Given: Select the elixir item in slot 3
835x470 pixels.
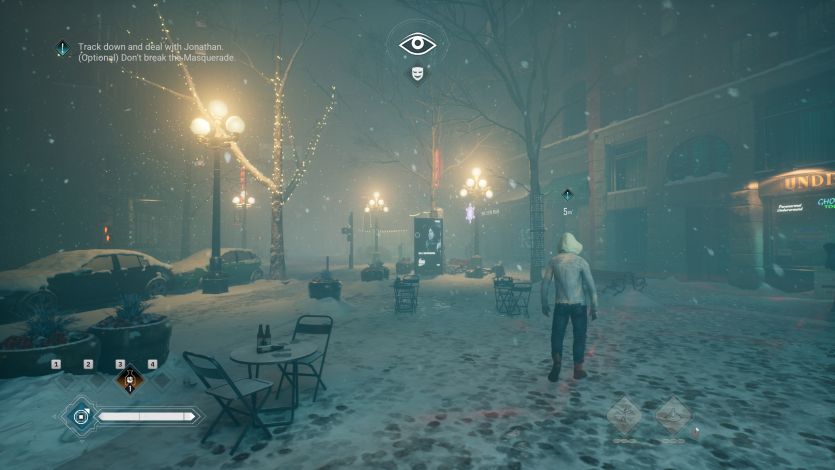Looking at the screenshot, I should click(x=128, y=381).
